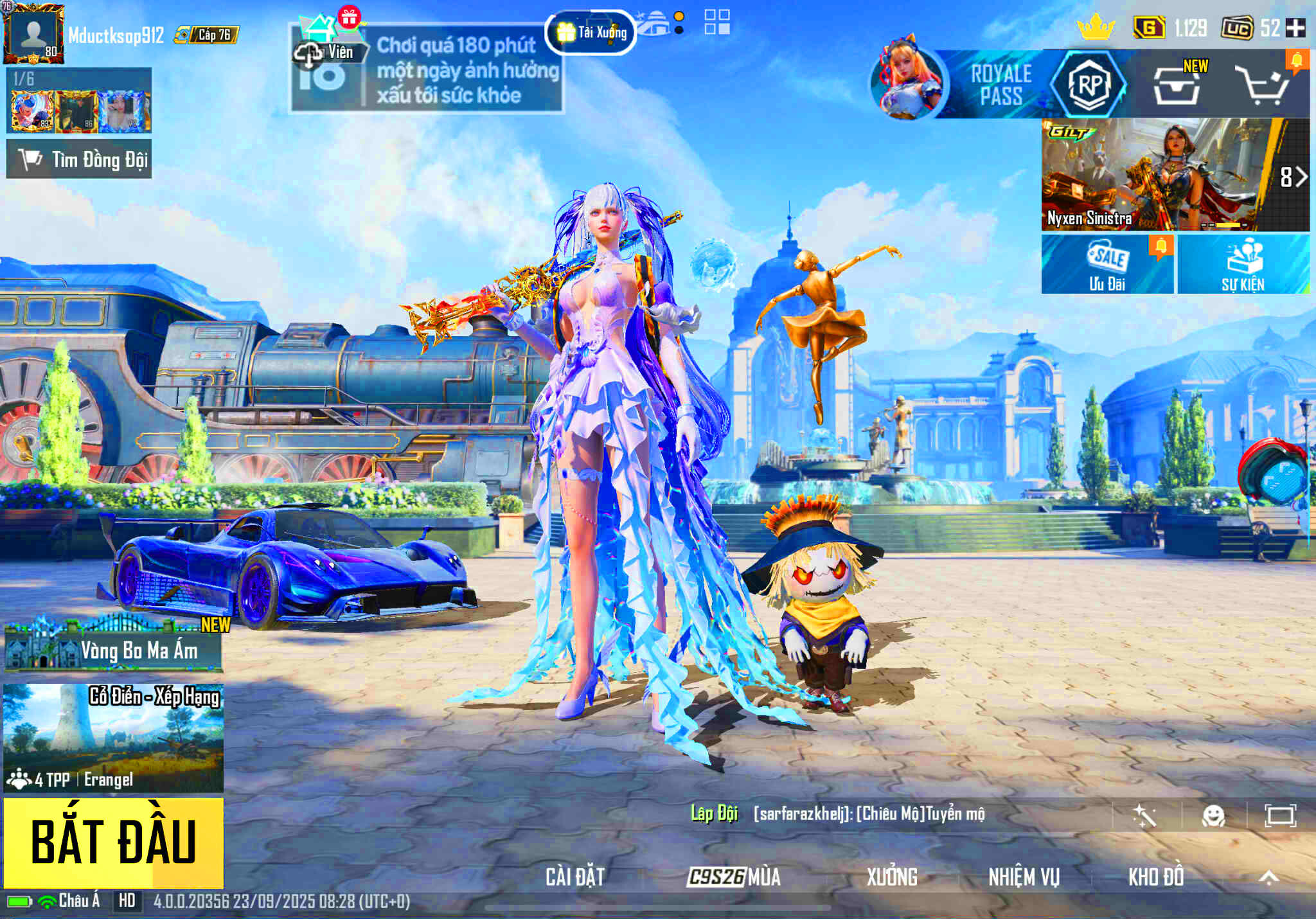Start the match with BẮT ĐẦU
This screenshot has height=919, width=1316.
coord(114,842)
